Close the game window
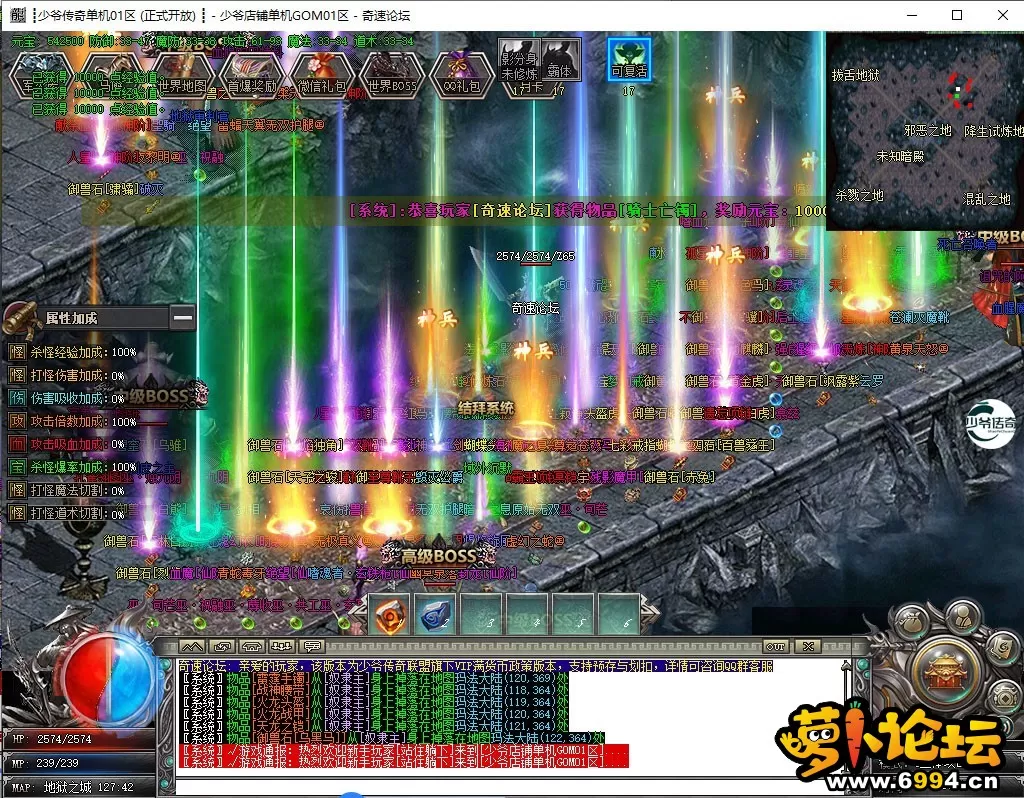Image resolution: width=1024 pixels, height=798 pixels. click(1001, 15)
